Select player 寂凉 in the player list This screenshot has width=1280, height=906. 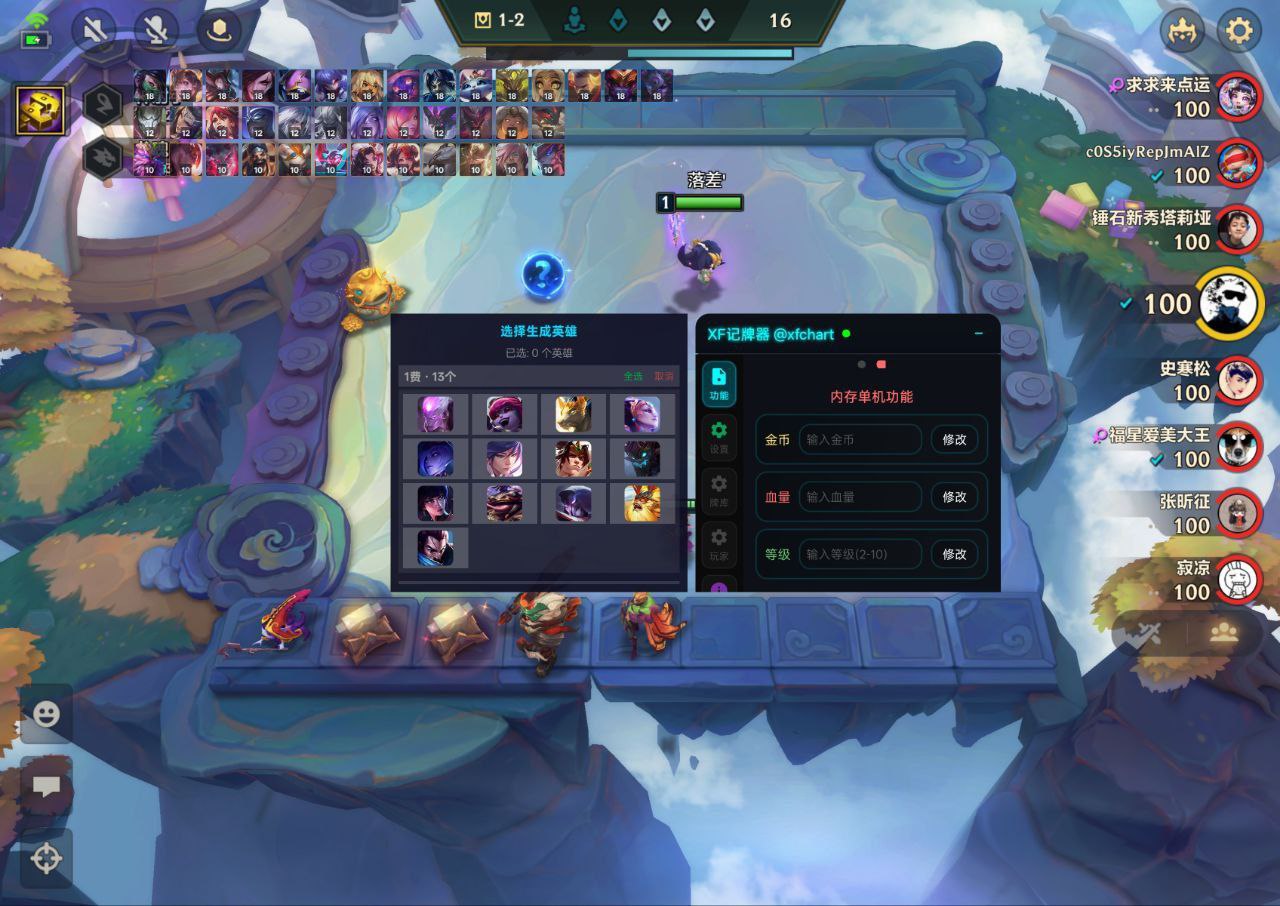pyautogui.click(x=1238, y=580)
